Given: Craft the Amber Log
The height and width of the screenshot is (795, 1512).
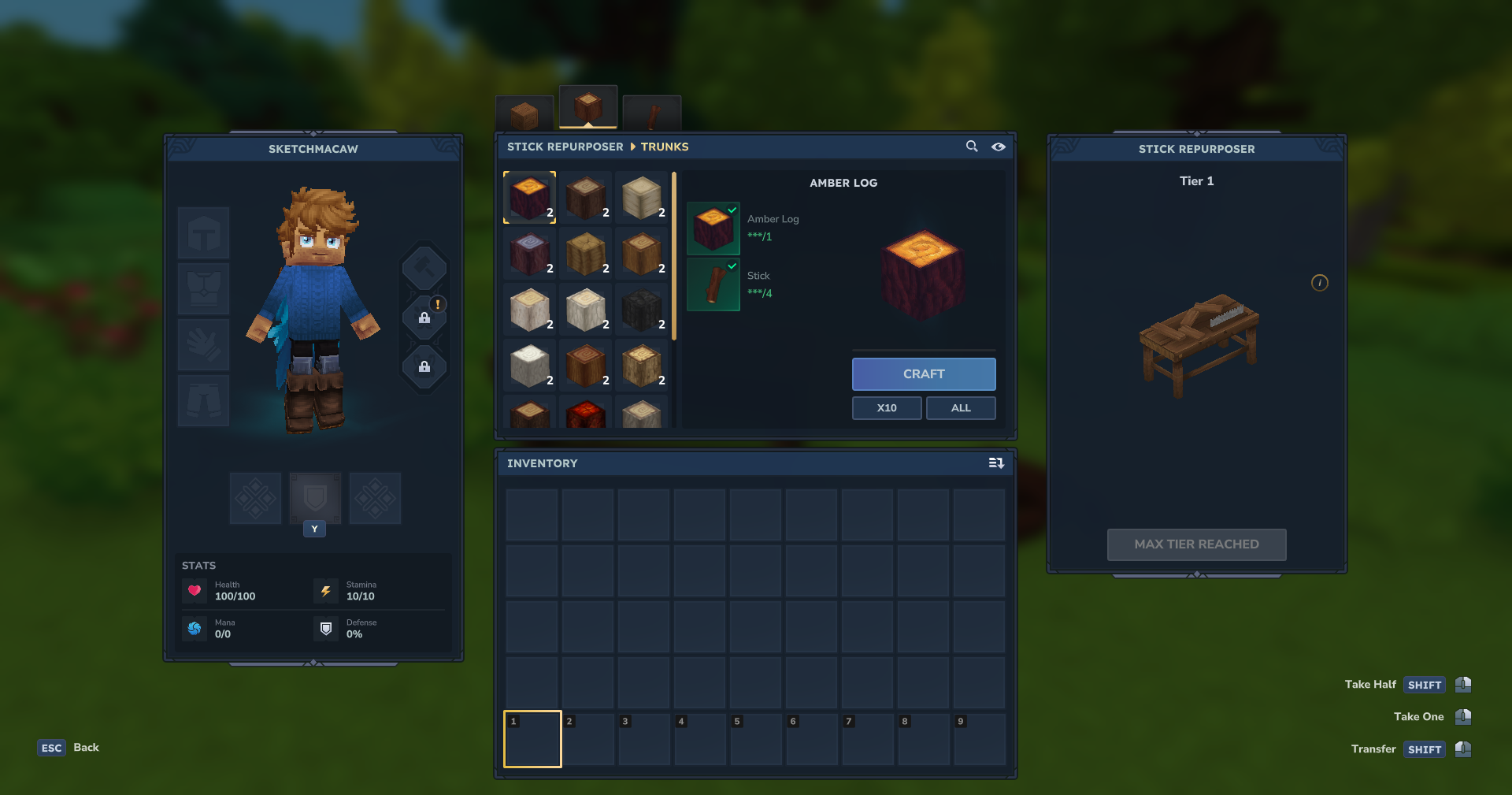Looking at the screenshot, I should [923, 374].
